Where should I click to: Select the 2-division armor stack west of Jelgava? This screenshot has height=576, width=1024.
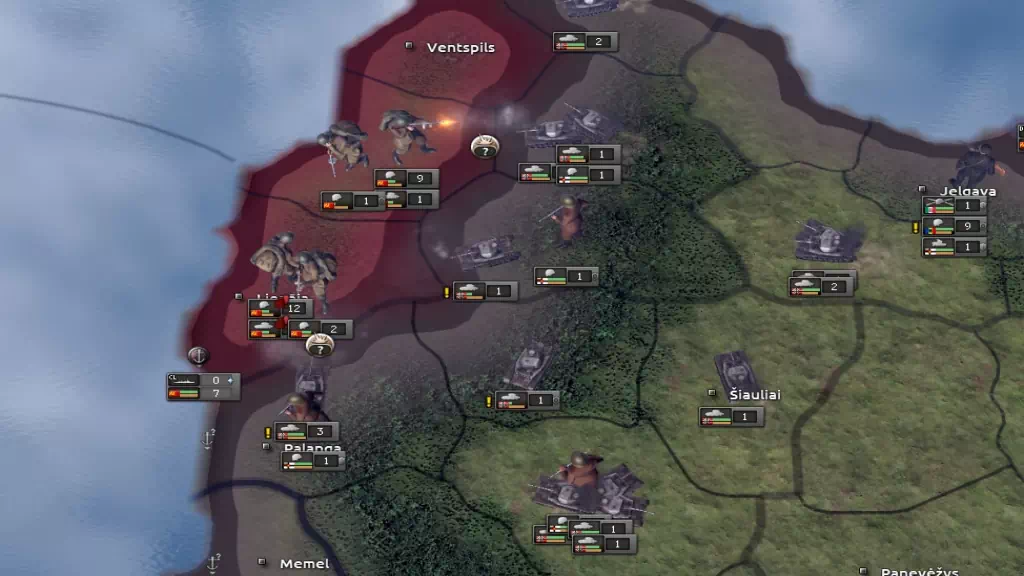point(822,287)
